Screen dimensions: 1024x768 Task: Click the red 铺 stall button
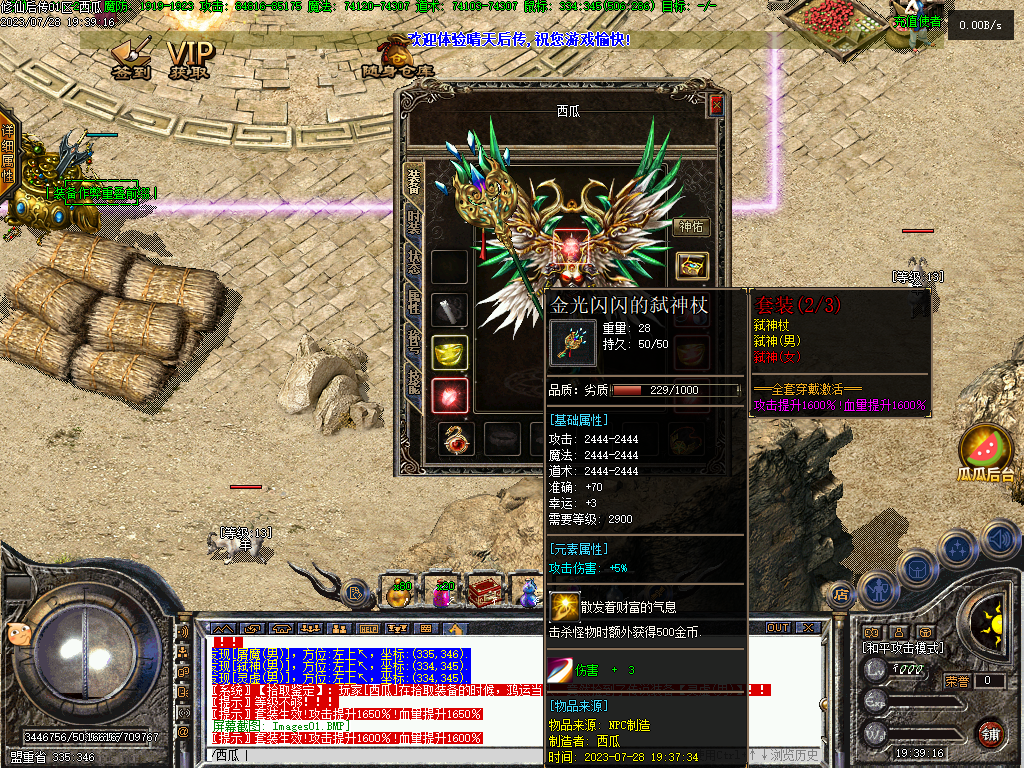pos(990,733)
